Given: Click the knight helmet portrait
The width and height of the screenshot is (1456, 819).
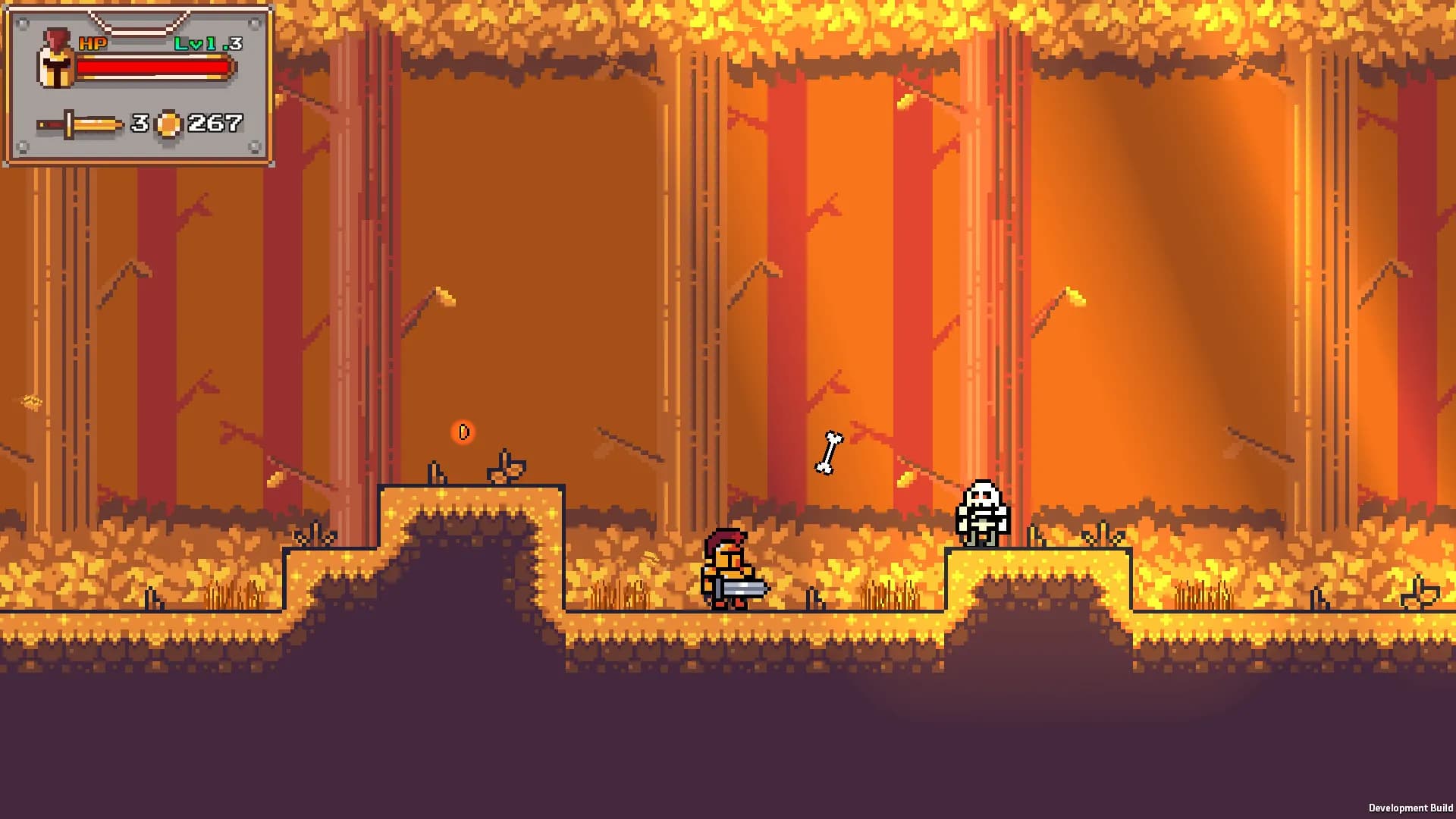Looking at the screenshot, I should [x=55, y=60].
